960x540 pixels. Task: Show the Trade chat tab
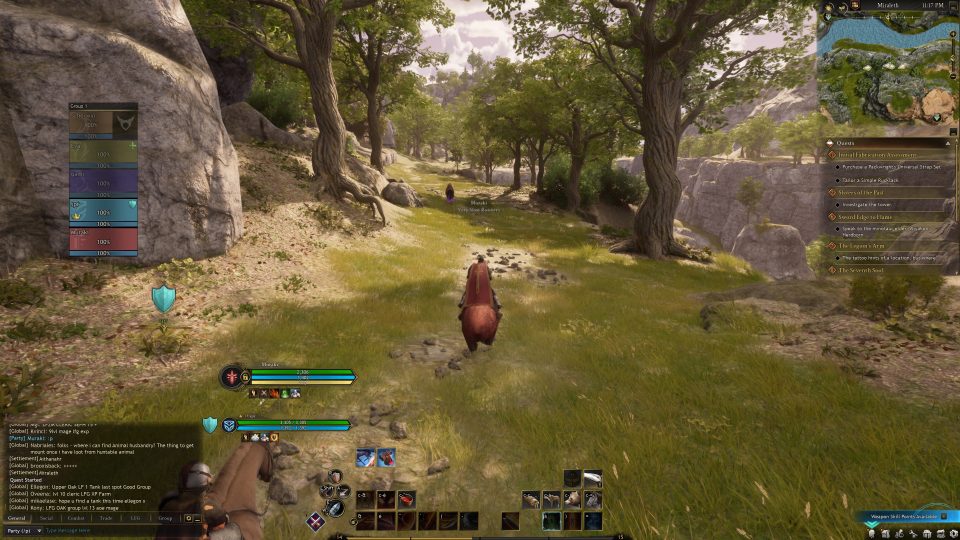point(106,518)
